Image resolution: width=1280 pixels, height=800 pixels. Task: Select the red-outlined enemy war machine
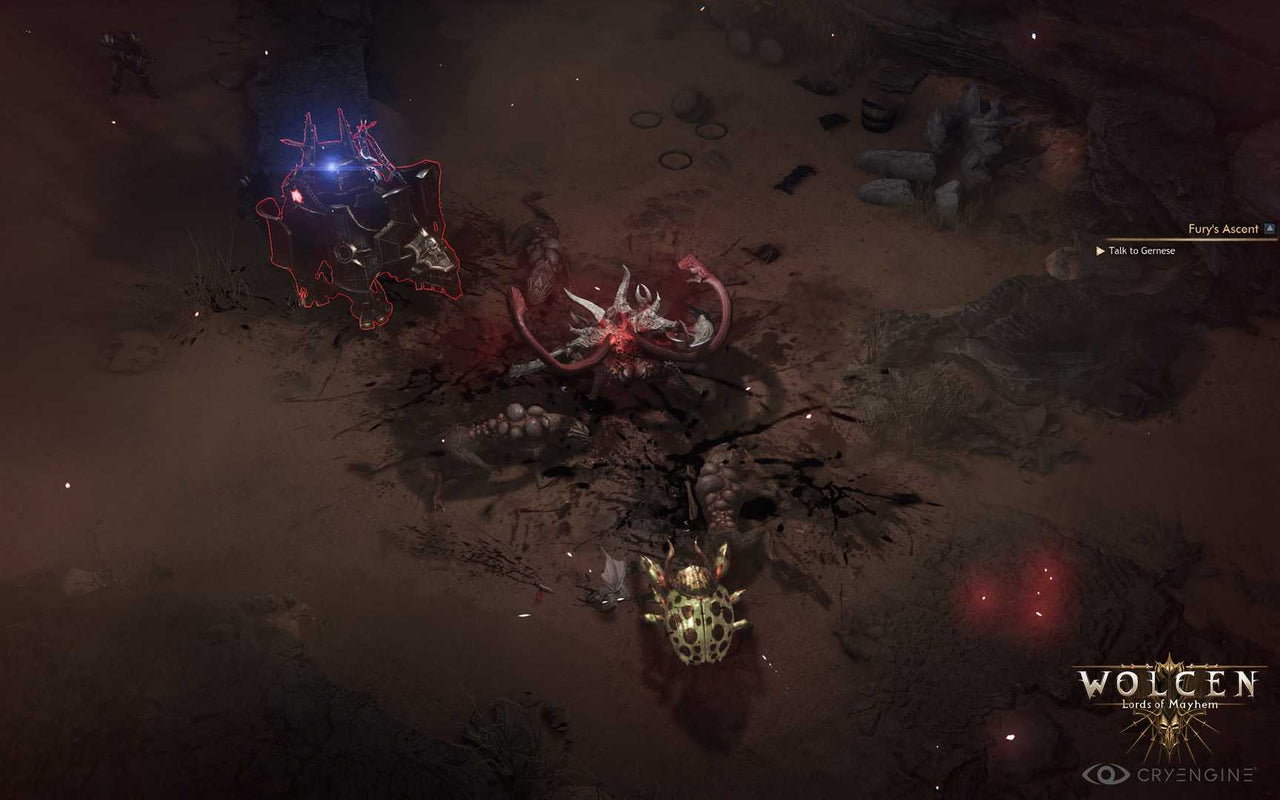(x=355, y=220)
